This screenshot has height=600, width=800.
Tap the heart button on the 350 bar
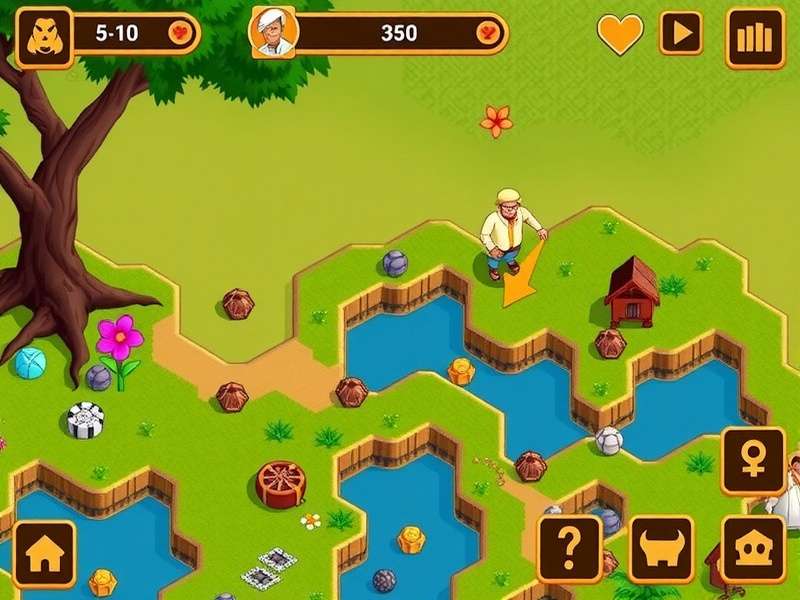pos(488,33)
